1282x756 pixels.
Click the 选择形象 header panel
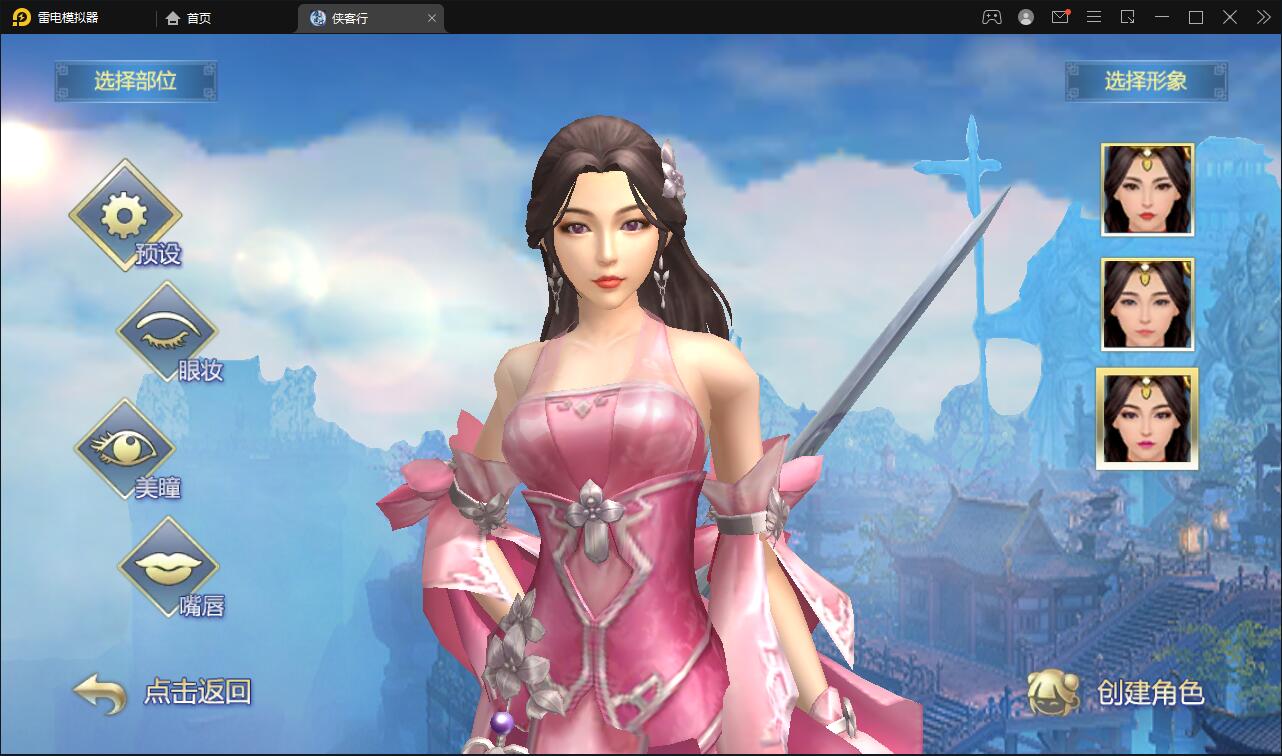point(1147,82)
